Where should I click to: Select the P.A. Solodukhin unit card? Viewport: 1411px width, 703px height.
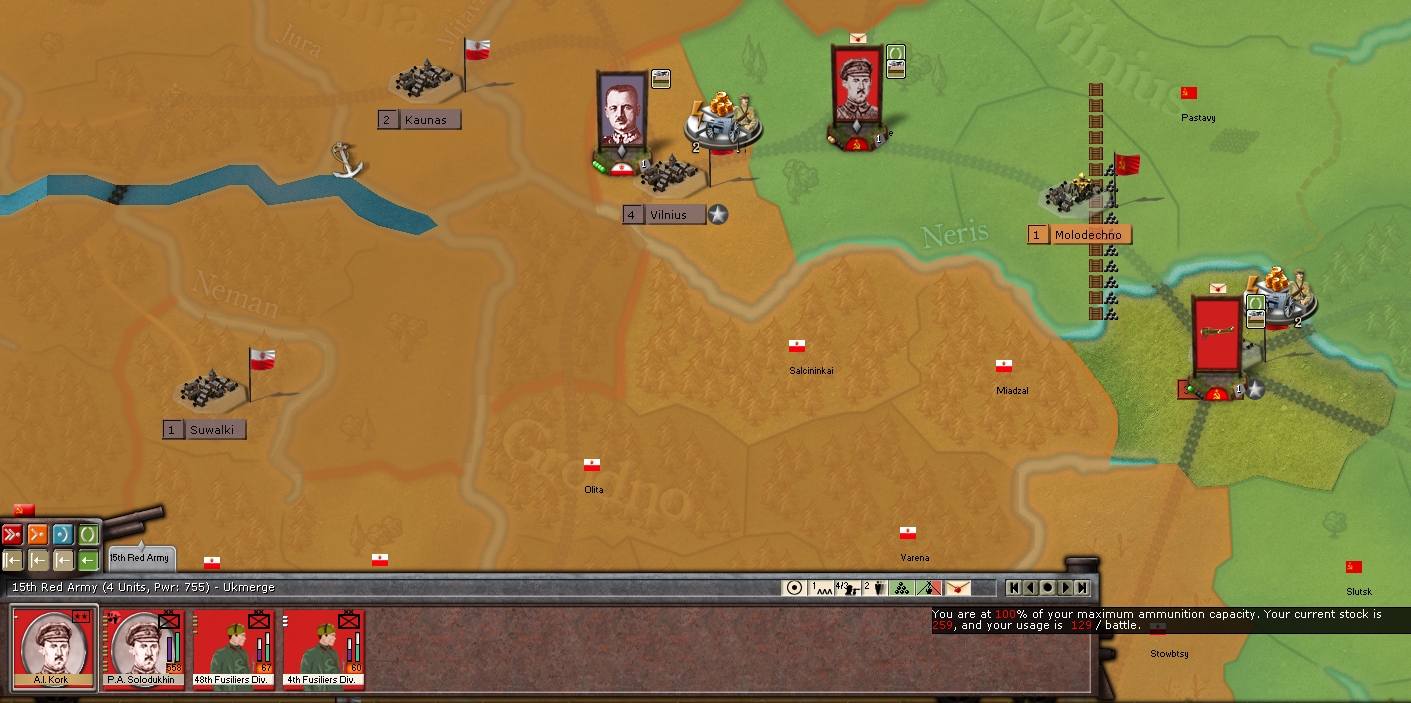pyautogui.click(x=145, y=647)
